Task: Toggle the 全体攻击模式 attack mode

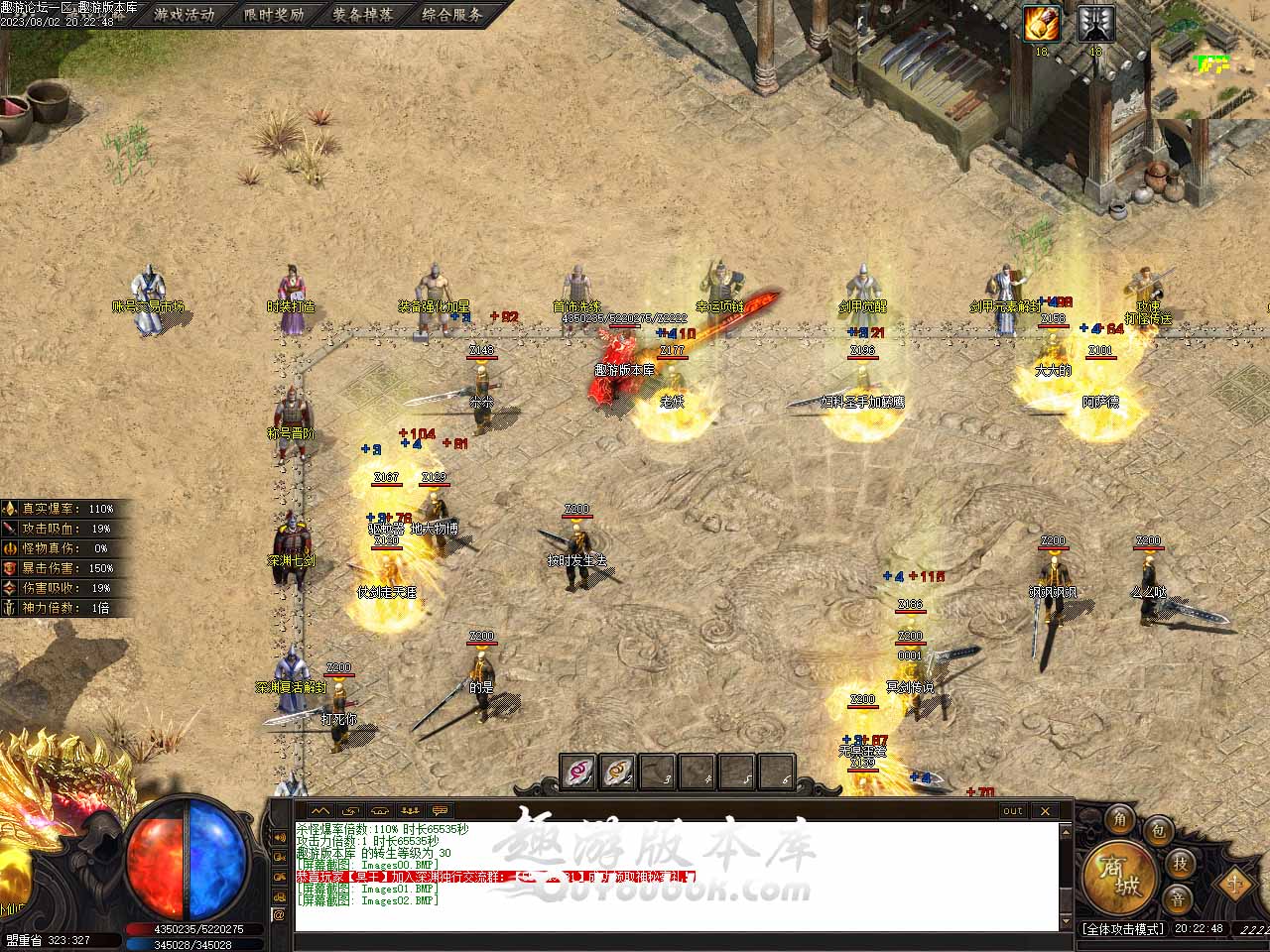Action: pos(1122,929)
